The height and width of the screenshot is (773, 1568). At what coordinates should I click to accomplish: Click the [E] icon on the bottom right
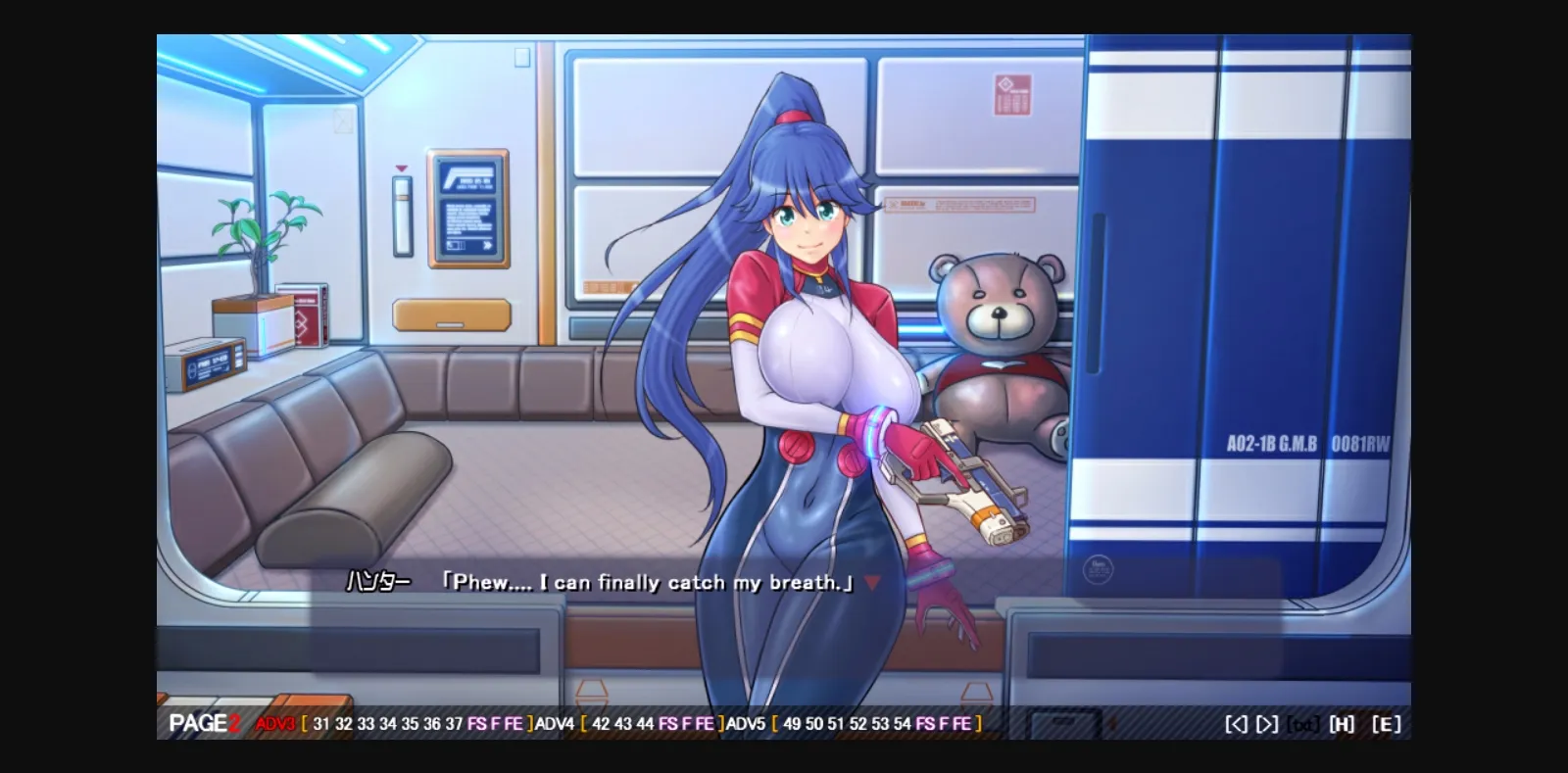coord(1386,723)
